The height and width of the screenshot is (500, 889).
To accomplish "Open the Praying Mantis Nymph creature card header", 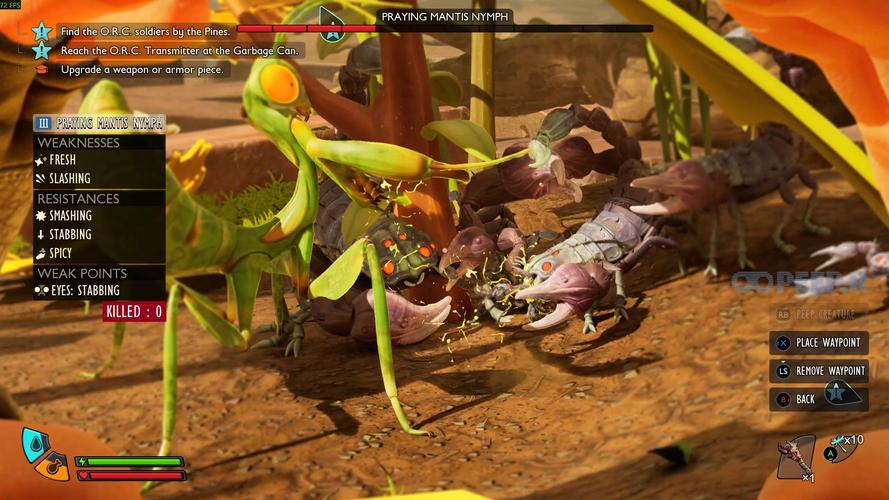I will (x=100, y=123).
